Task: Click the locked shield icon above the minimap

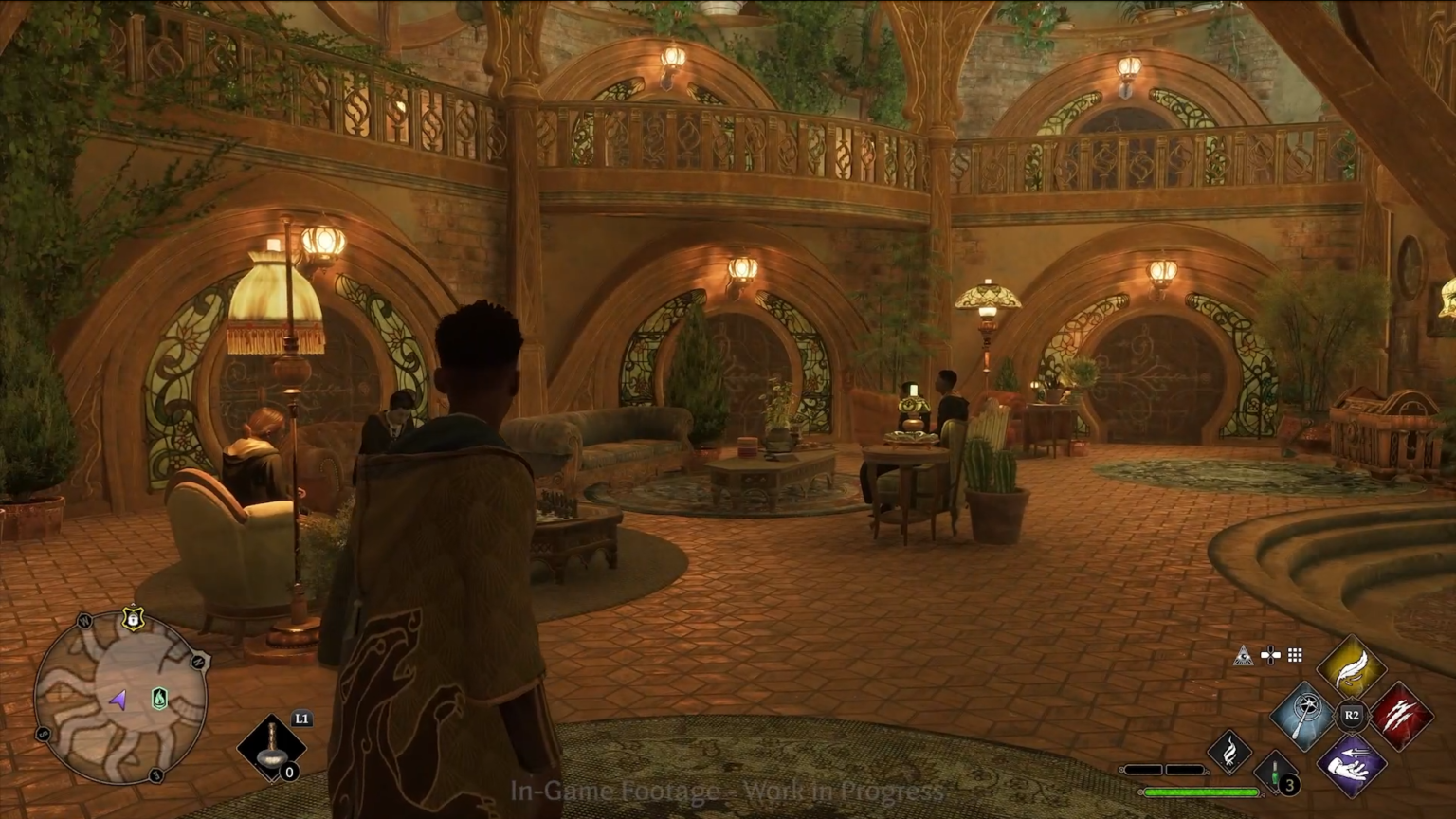Action: [x=133, y=619]
